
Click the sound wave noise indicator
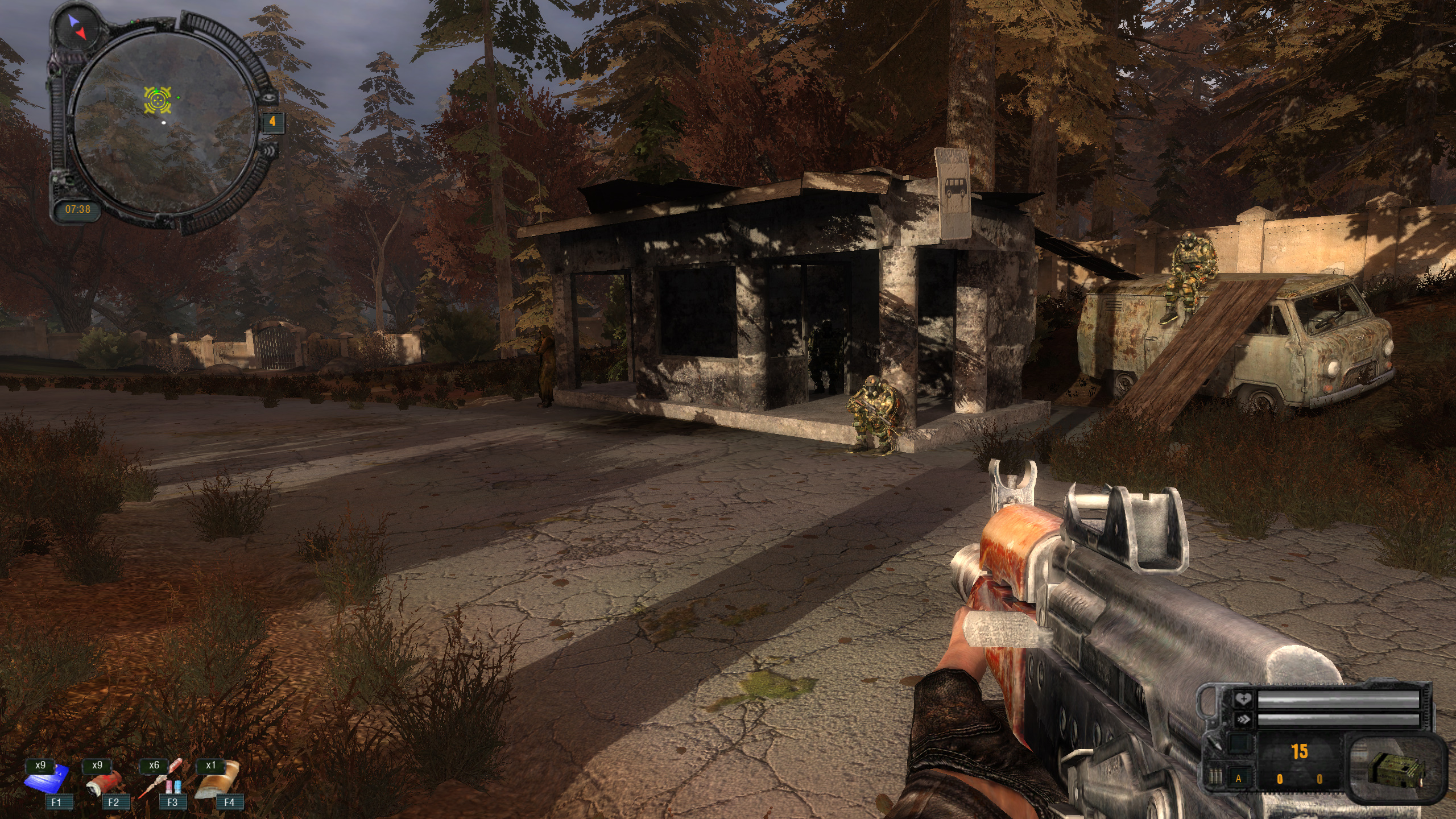(x=271, y=151)
